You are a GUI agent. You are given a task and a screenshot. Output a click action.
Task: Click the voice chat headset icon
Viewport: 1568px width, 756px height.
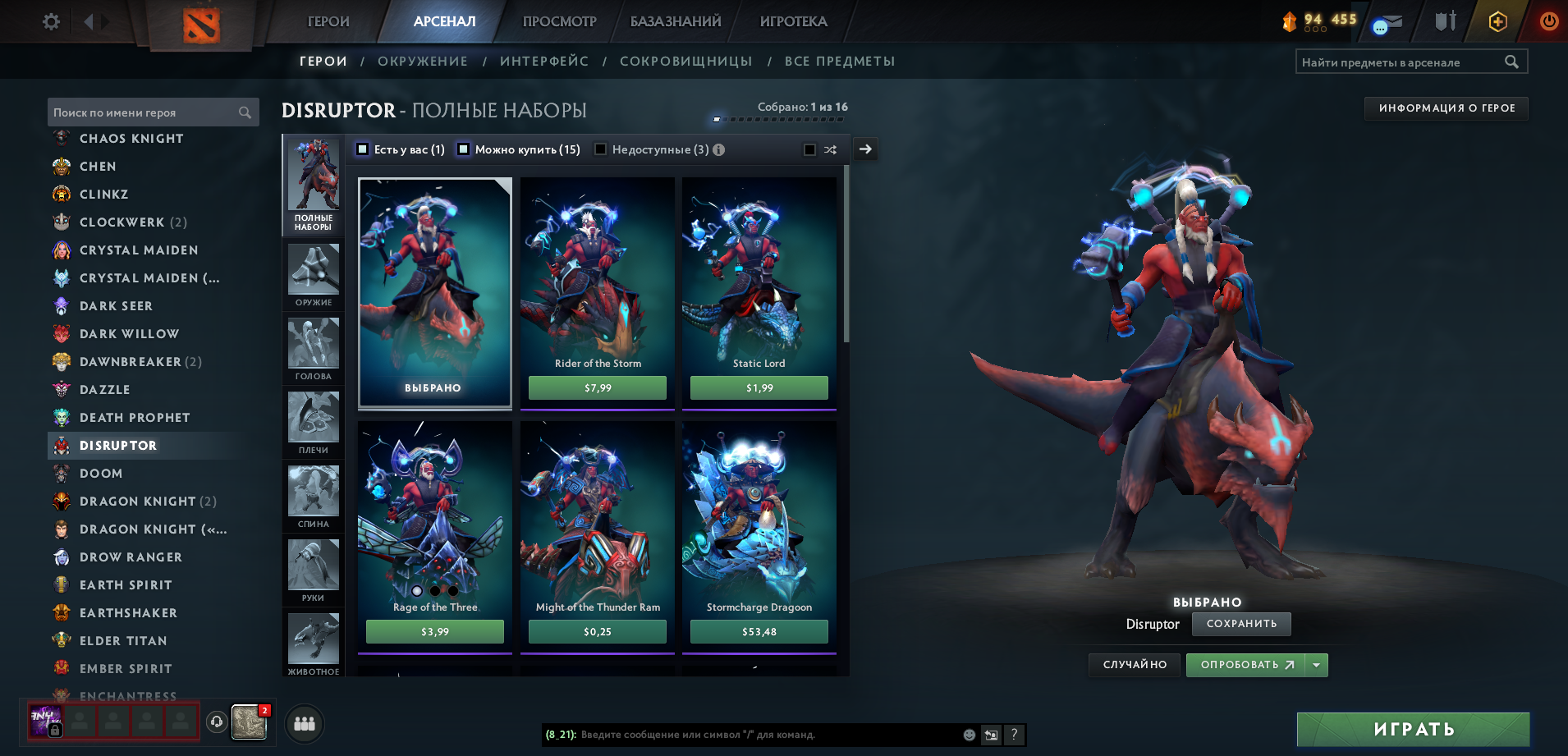click(215, 724)
